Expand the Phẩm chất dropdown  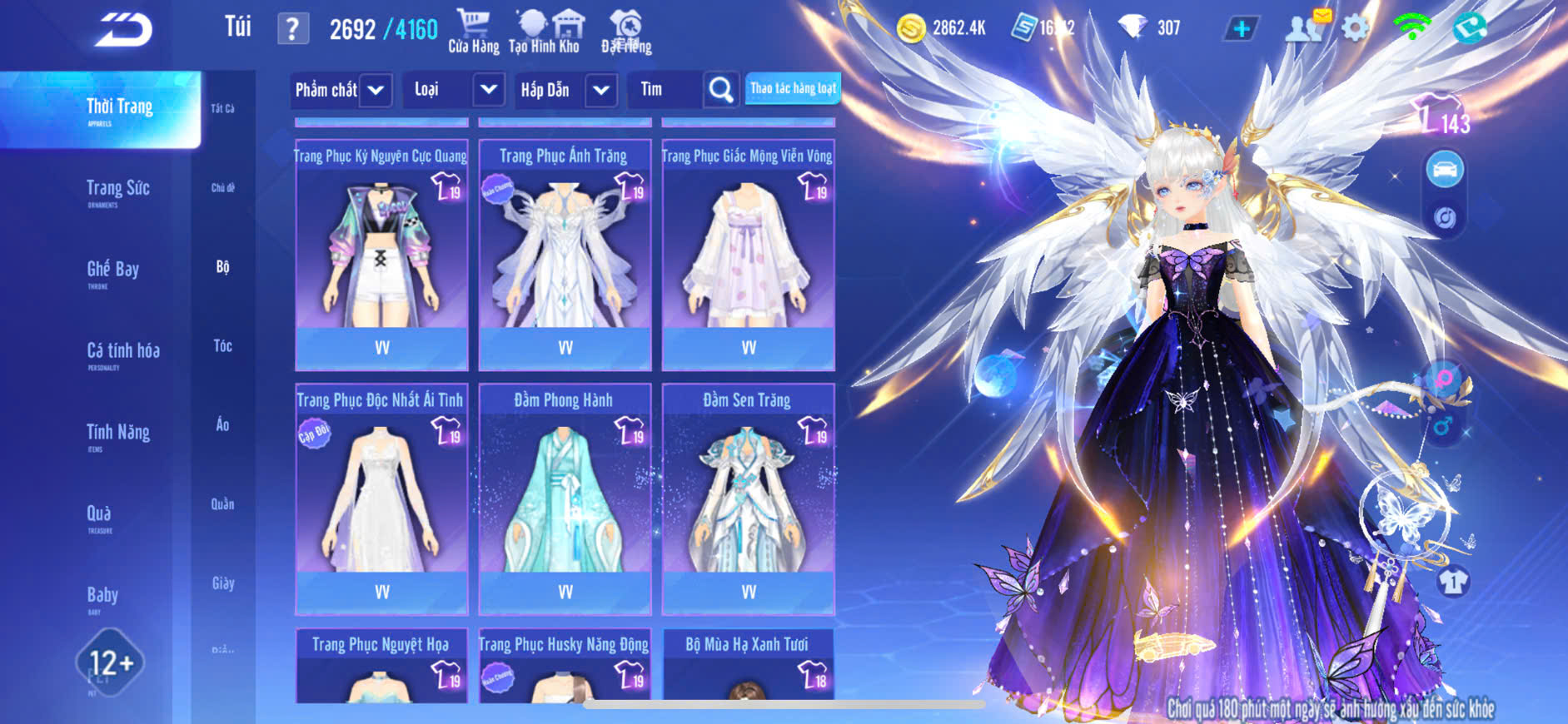(376, 90)
